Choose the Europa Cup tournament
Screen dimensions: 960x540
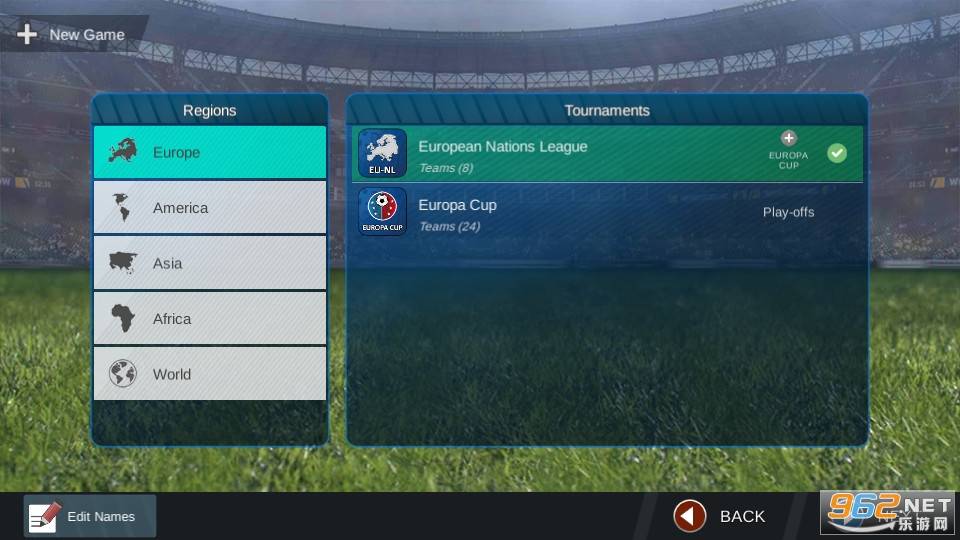(x=560, y=212)
